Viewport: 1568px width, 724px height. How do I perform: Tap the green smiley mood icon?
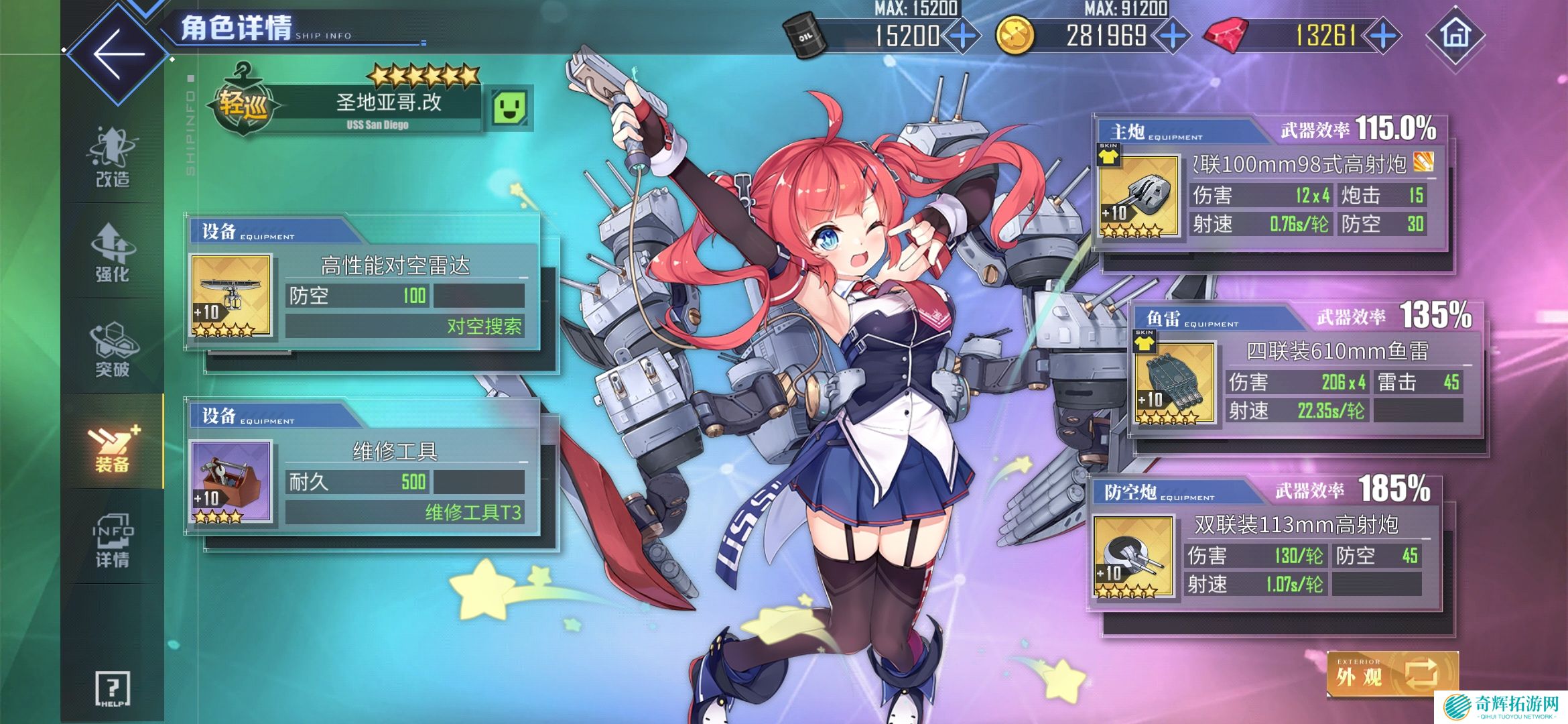click(510, 107)
